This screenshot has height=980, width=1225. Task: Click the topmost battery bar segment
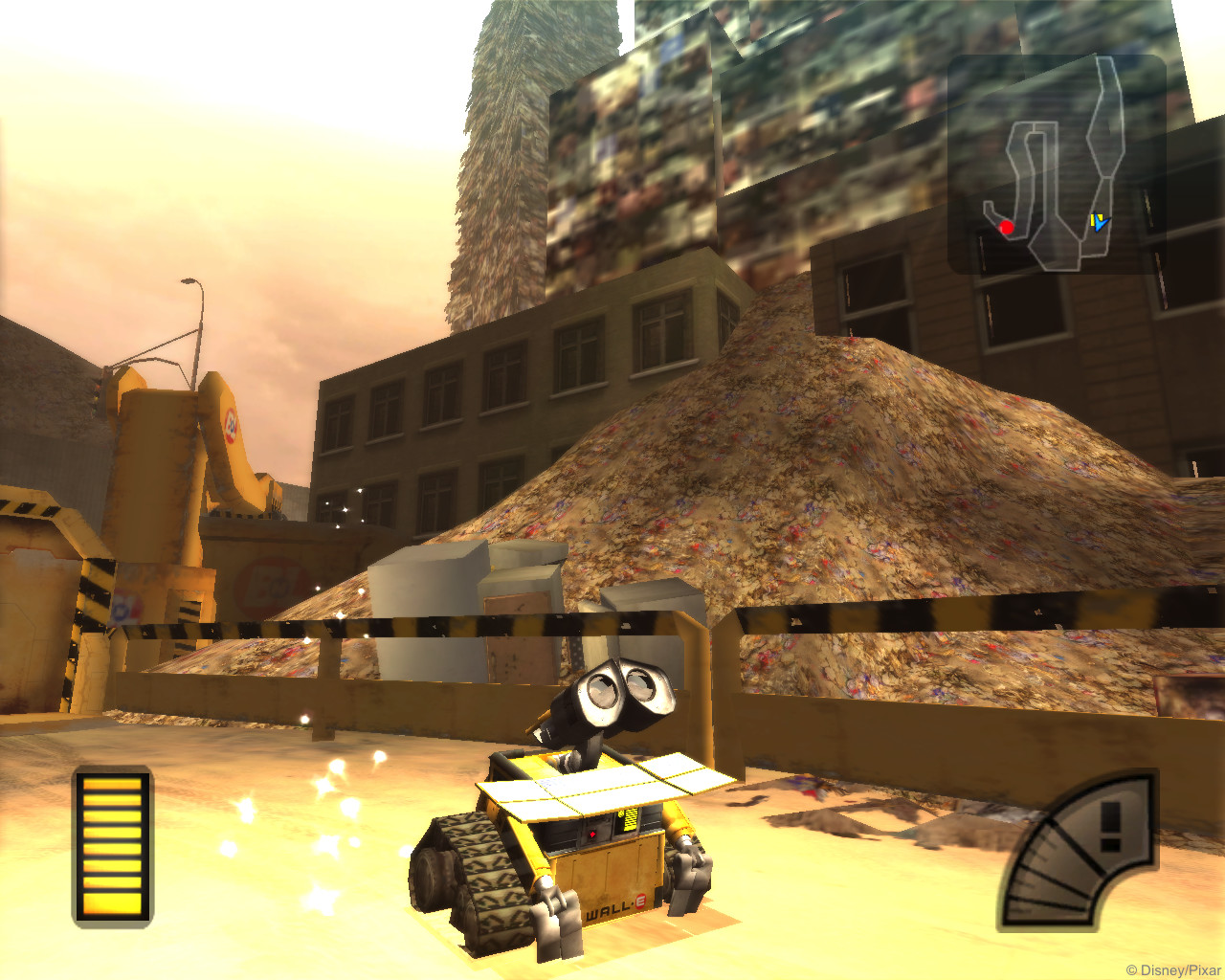(112, 785)
